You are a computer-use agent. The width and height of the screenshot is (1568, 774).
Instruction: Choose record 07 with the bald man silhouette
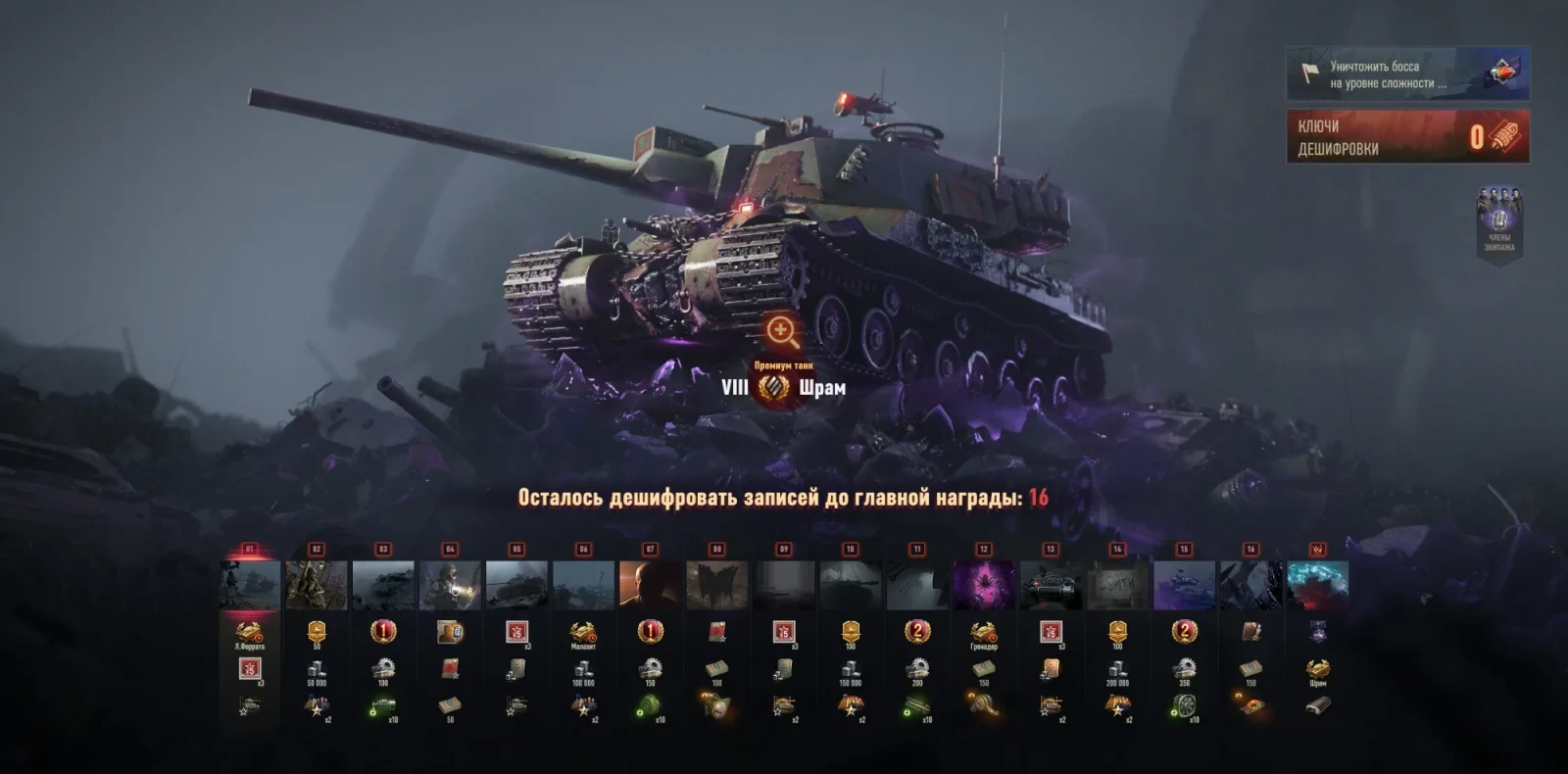pos(650,585)
